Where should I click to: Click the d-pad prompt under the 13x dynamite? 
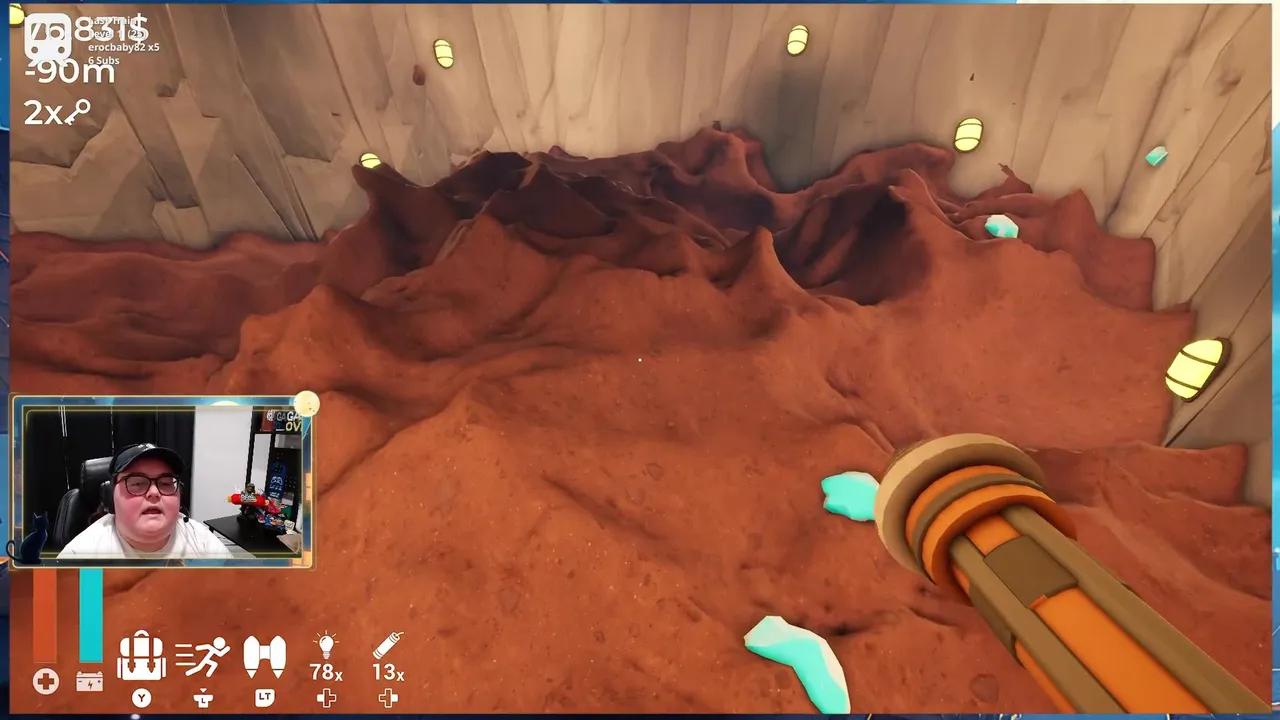tap(388, 698)
